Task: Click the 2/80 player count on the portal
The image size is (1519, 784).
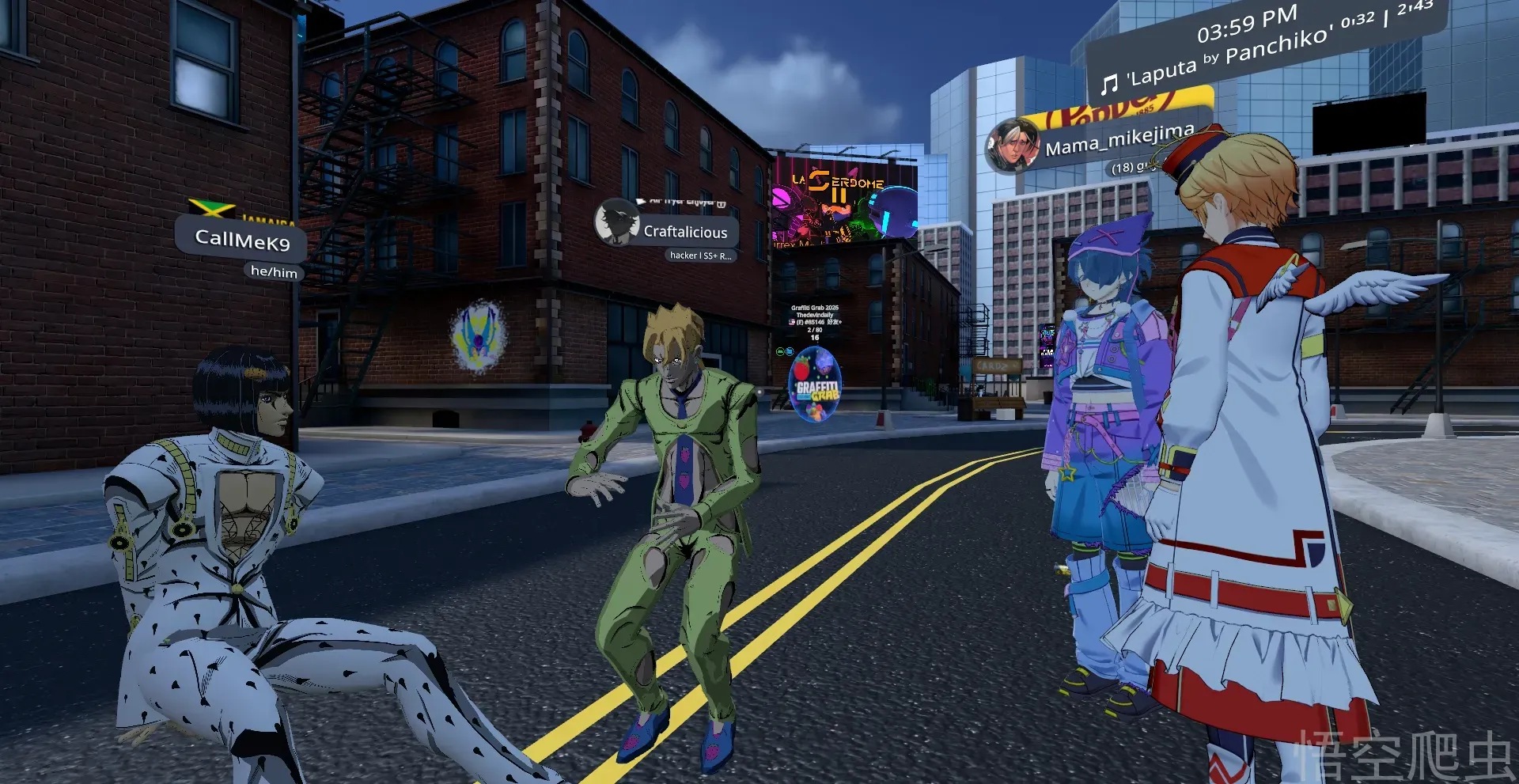Action: (x=815, y=330)
